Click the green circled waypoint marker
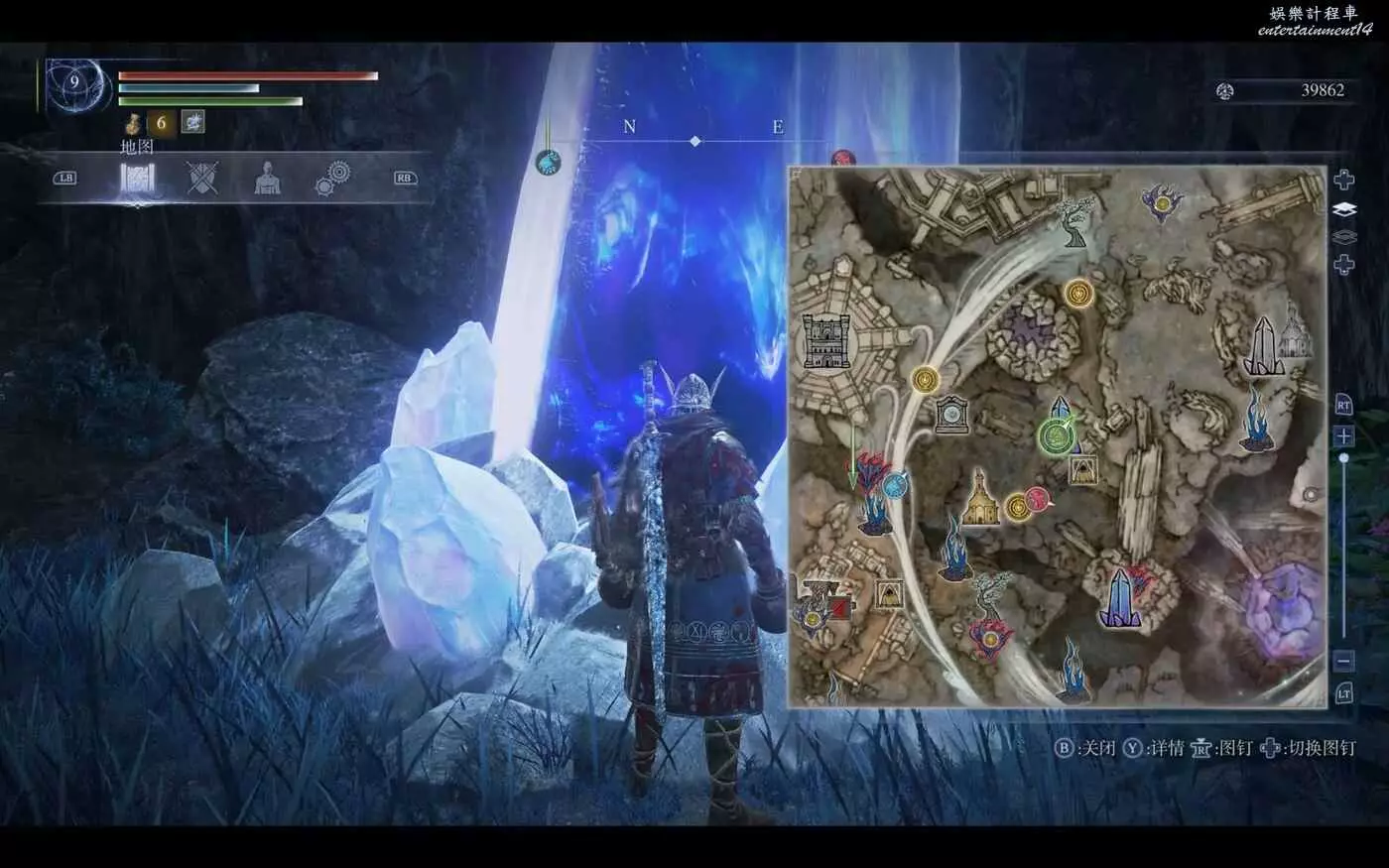The height and width of the screenshot is (868, 1389). 1054,434
